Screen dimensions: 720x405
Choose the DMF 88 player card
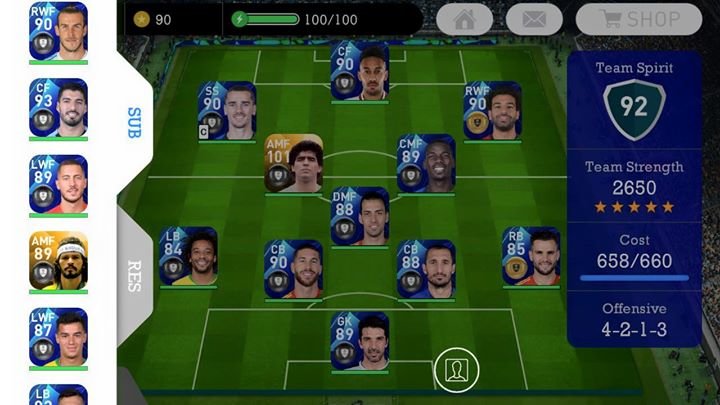coord(359,216)
